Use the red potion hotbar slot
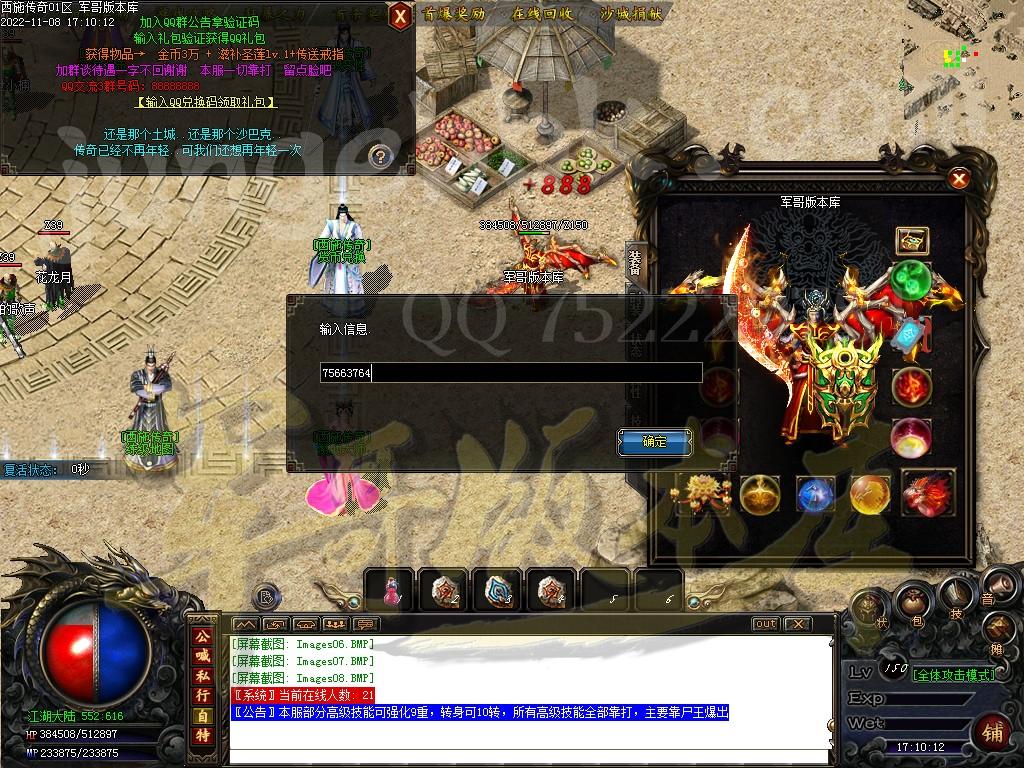Viewport: 1024px width, 768px height. click(389, 591)
